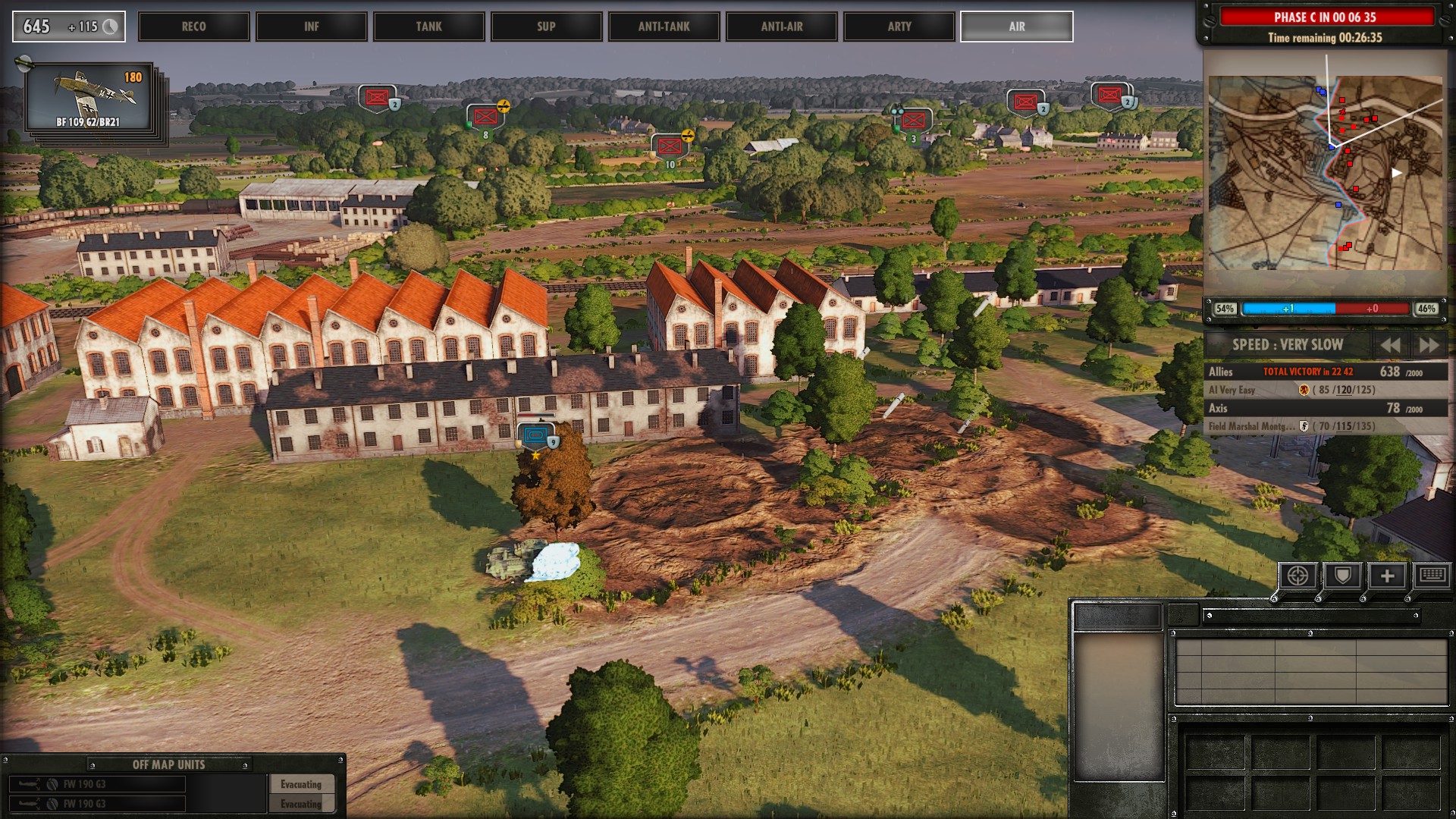The width and height of the screenshot is (1456, 819).
Task: Toggle the shield icon button
Action: [x=1342, y=576]
